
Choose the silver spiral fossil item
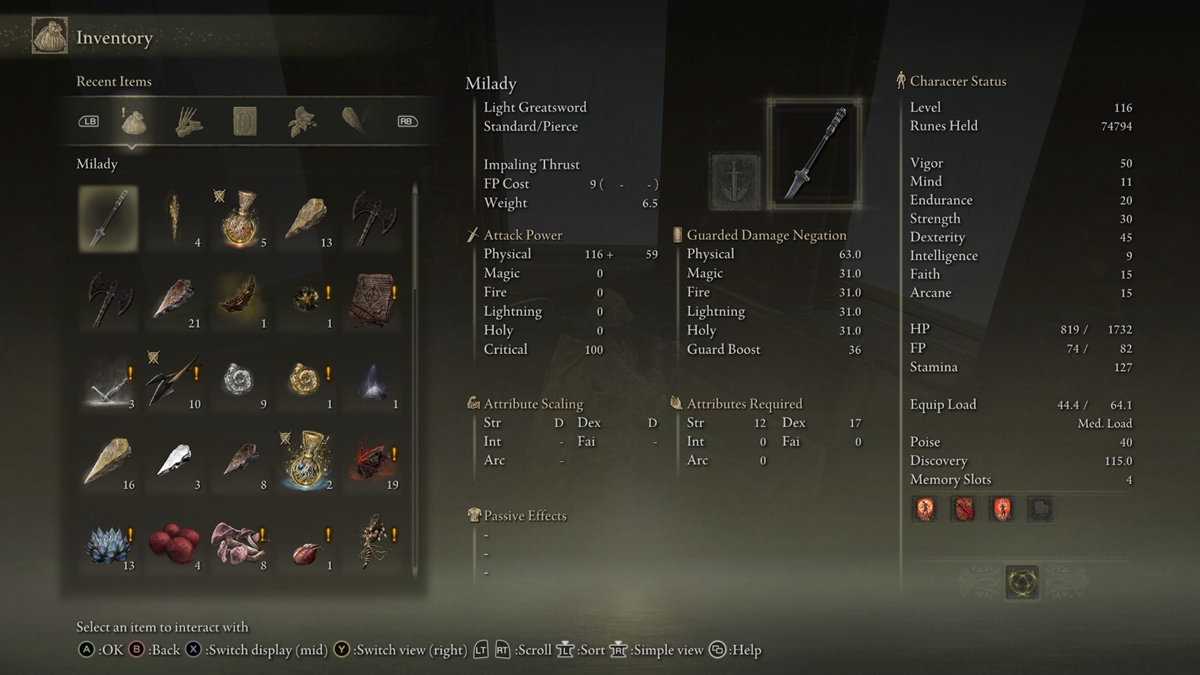[239, 381]
